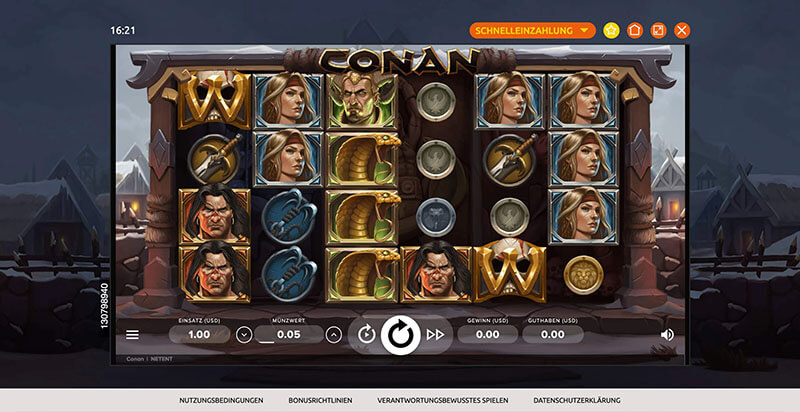This screenshot has width=800, height=412.
Task: Open the autoplay options
Action: point(366,334)
